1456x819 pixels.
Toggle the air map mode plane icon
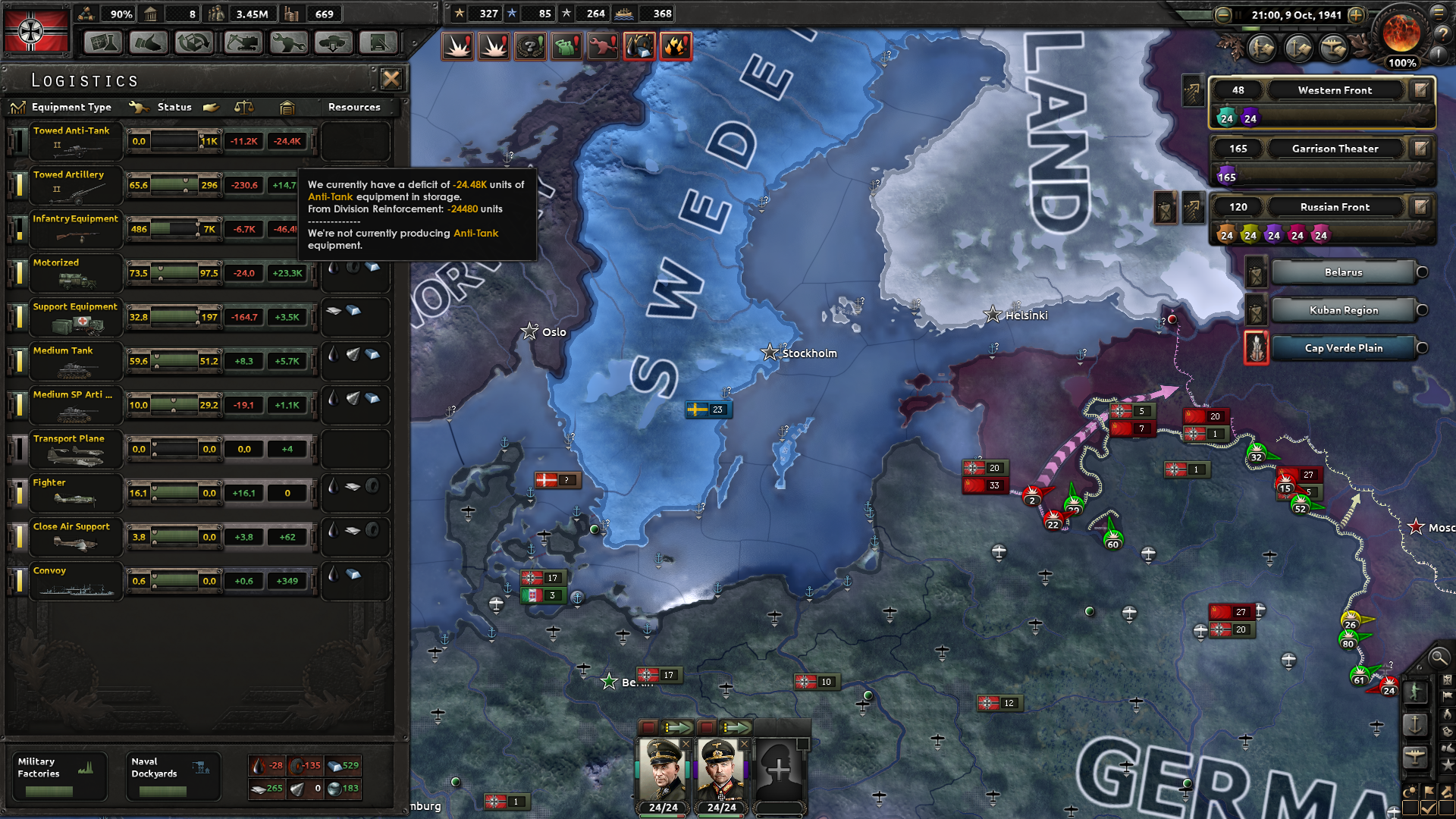pos(1417,756)
